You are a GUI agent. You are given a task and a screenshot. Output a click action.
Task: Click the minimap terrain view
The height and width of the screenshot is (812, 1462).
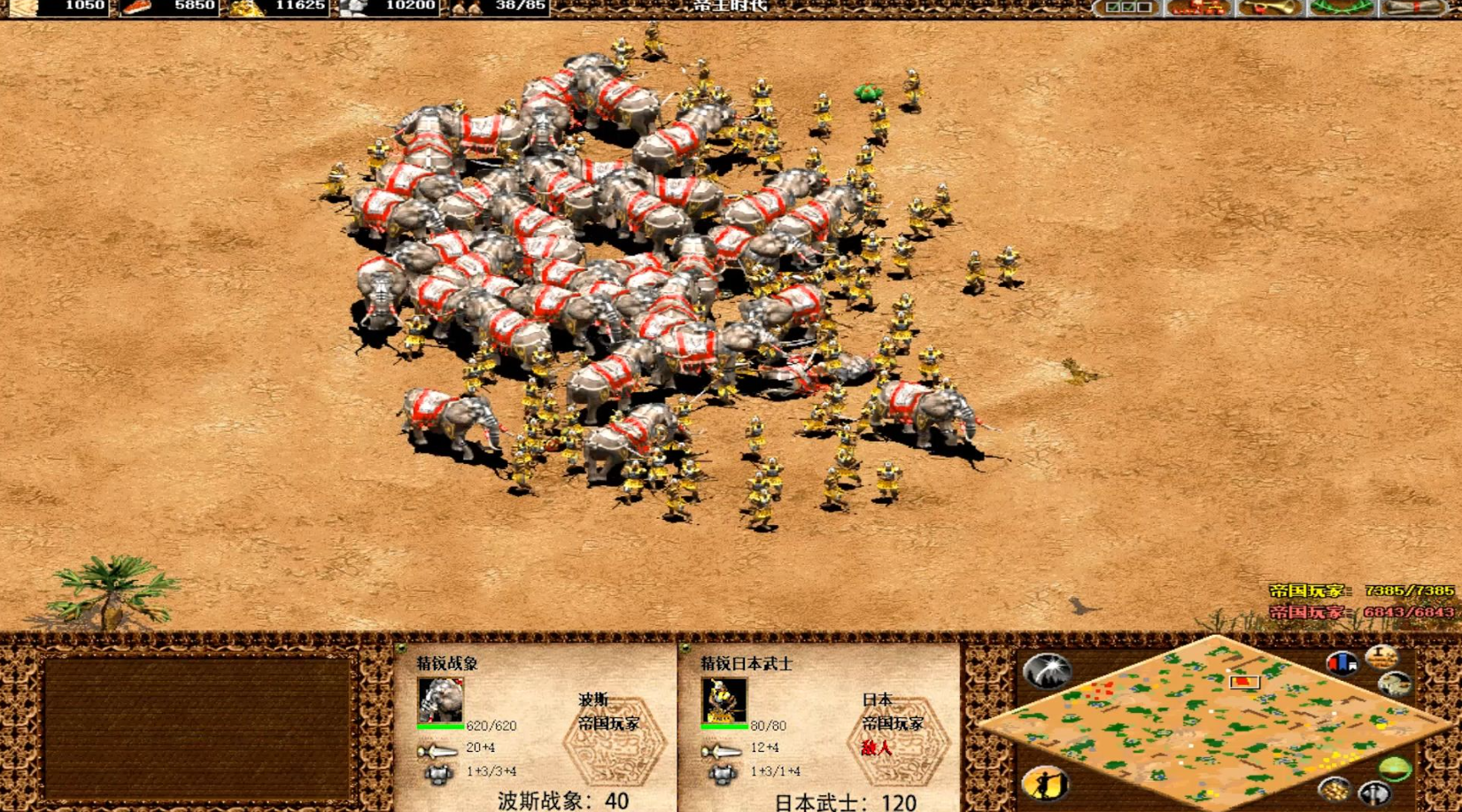coord(1215,722)
